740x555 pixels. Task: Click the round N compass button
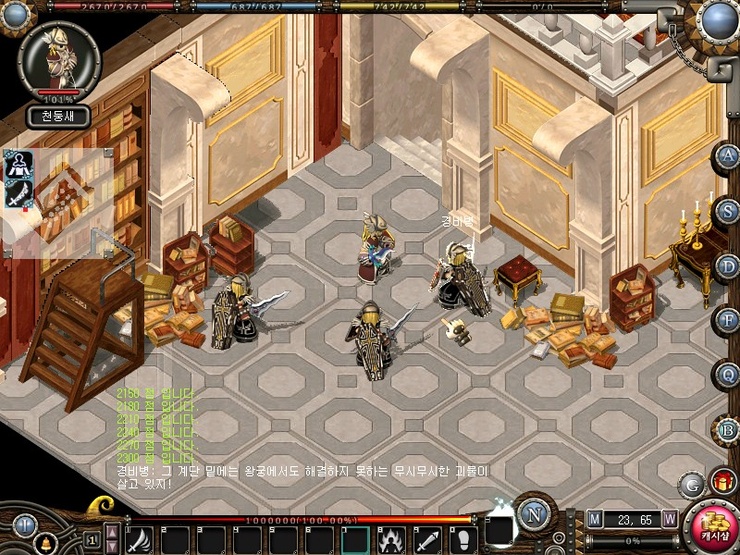(536, 518)
